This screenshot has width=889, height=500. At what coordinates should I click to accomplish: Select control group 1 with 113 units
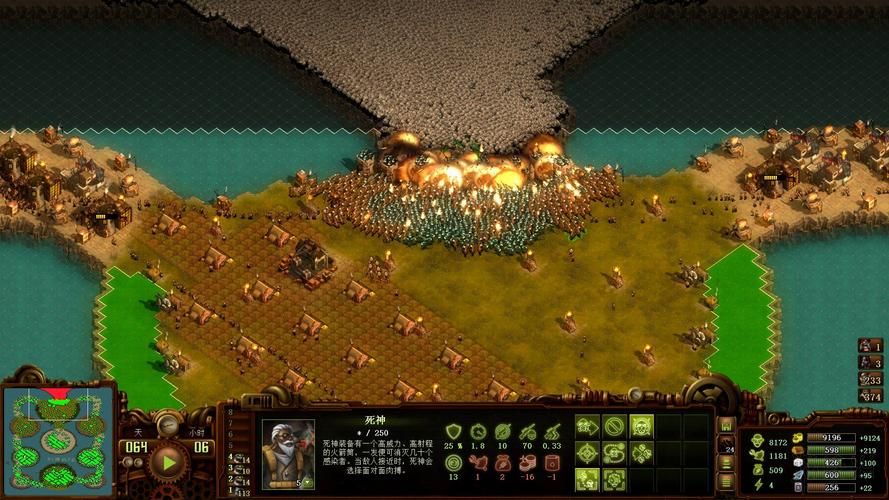236,490
